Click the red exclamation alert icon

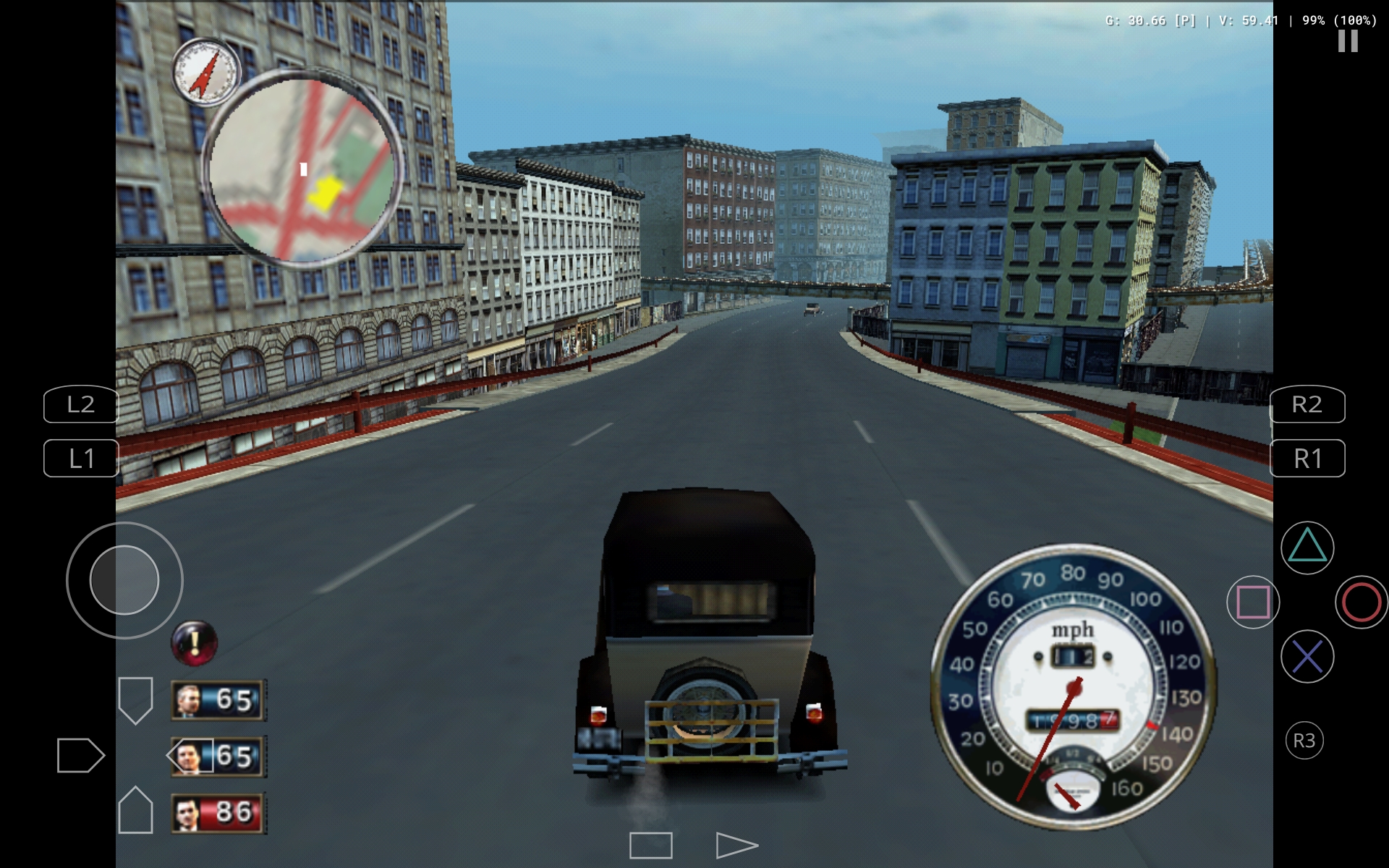pyautogui.click(x=194, y=642)
